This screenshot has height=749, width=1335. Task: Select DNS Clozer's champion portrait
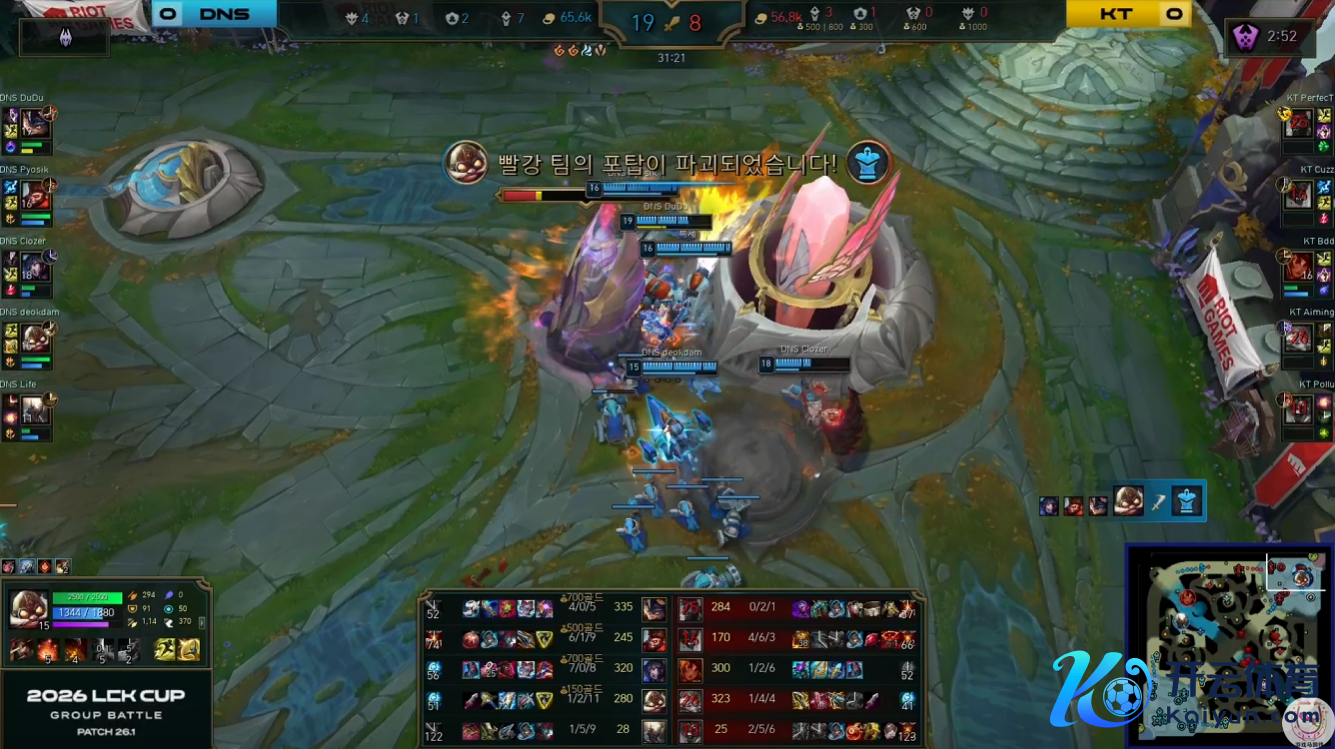coord(35,266)
